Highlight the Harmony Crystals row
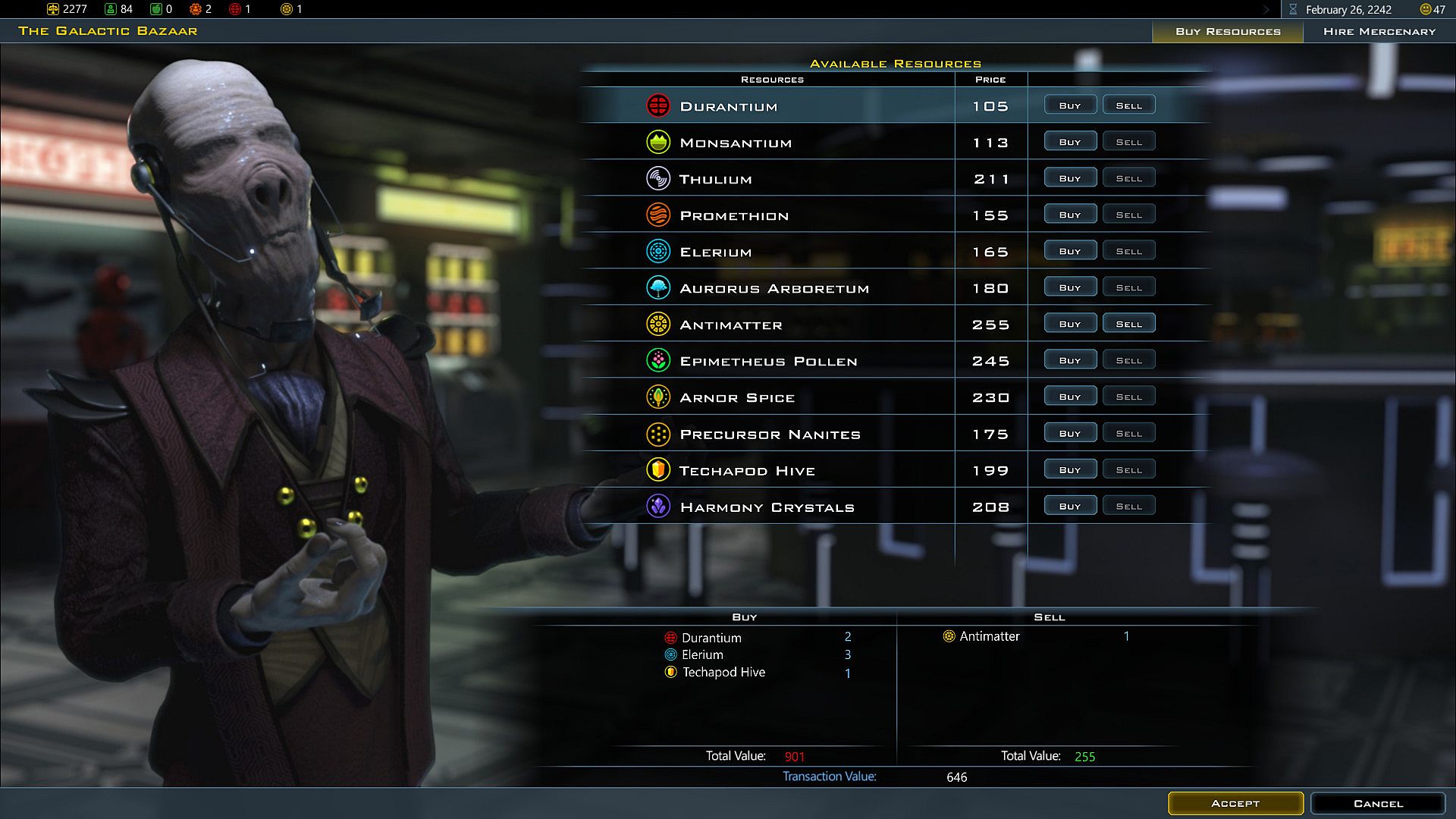 [767, 507]
